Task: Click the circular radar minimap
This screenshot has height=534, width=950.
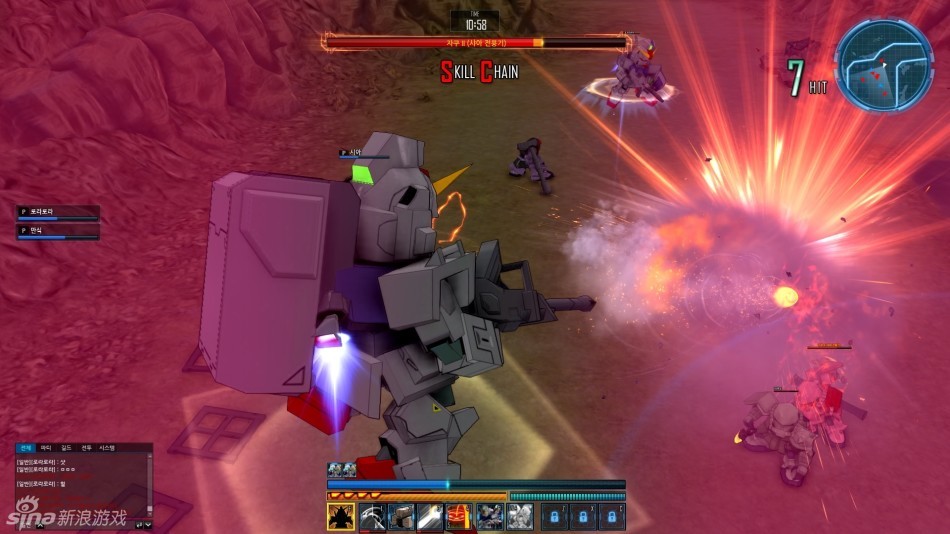Action: pyautogui.click(x=869, y=64)
